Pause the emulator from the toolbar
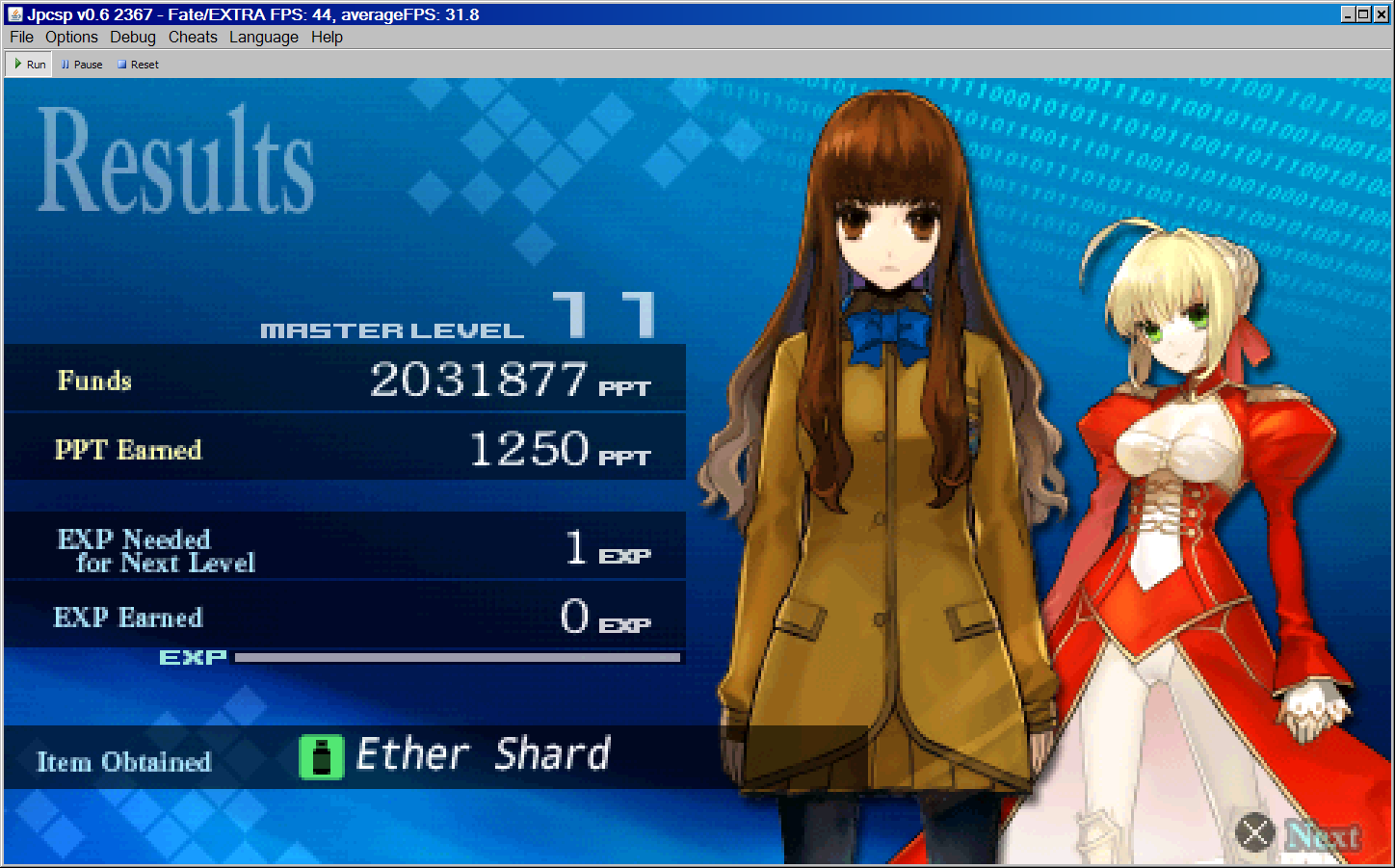This screenshot has height=868, width=1395. point(82,65)
